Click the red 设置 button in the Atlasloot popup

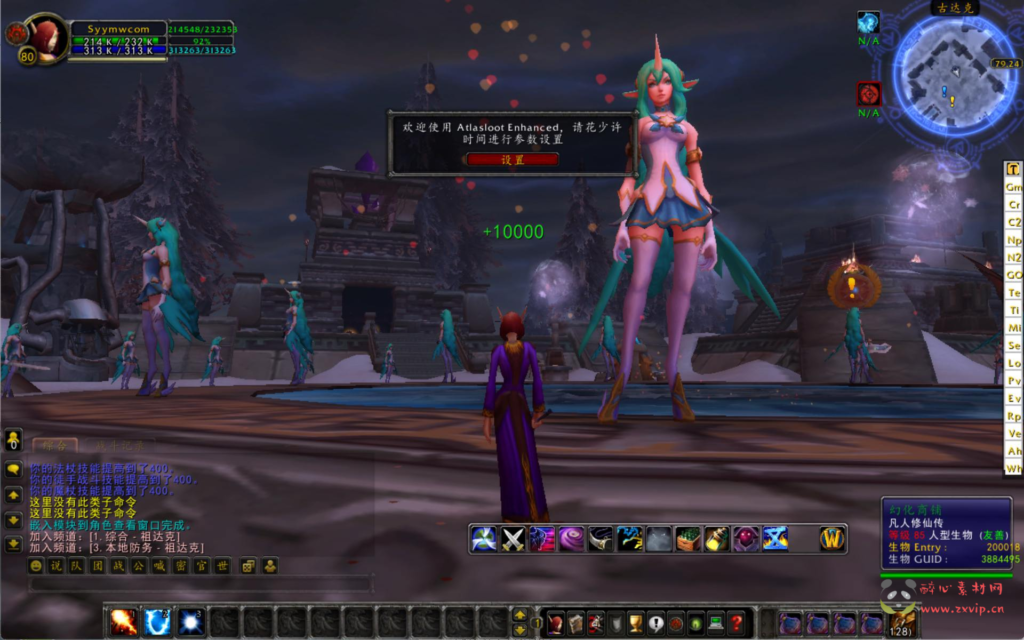tap(512, 160)
